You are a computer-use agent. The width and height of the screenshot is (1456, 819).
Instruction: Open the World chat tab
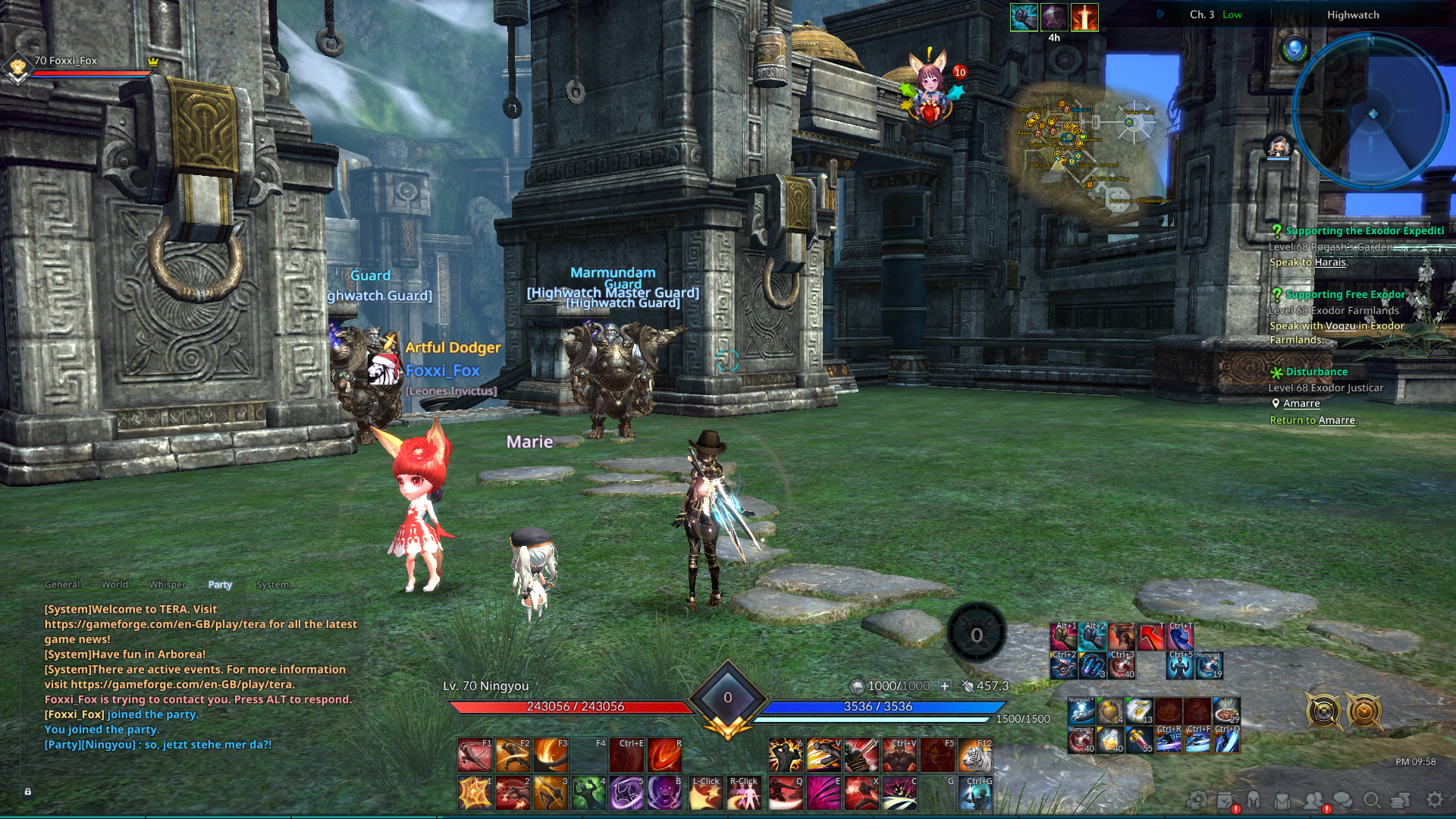(x=115, y=585)
